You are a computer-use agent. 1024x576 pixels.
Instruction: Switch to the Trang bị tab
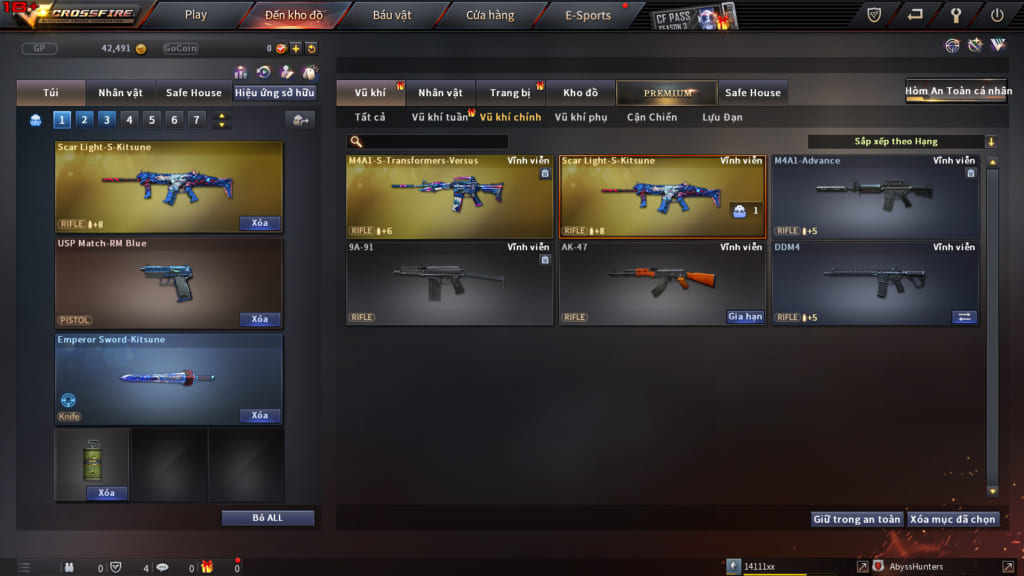pyautogui.click(x=510, y=93)
